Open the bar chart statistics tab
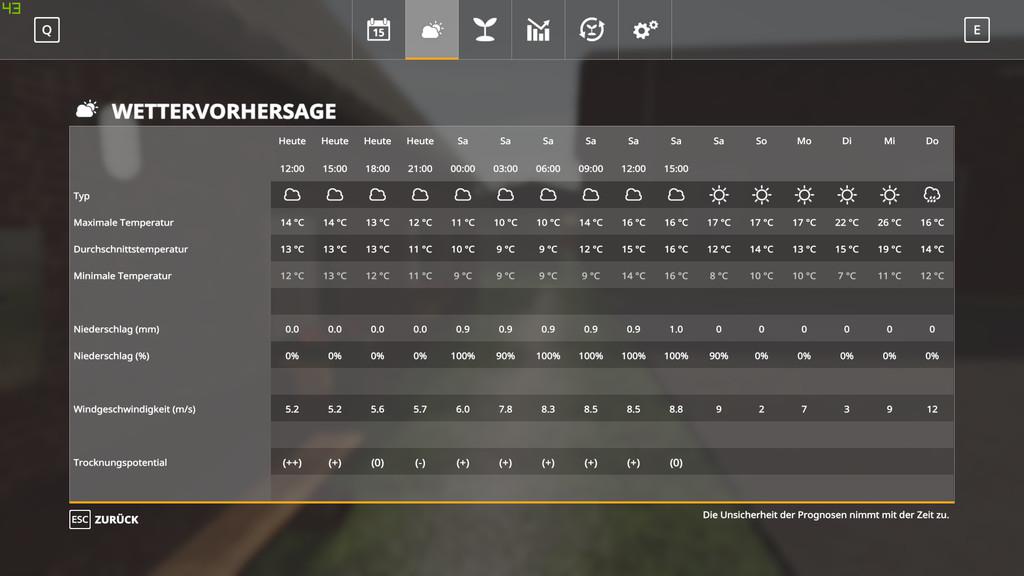 coord(538,30)
